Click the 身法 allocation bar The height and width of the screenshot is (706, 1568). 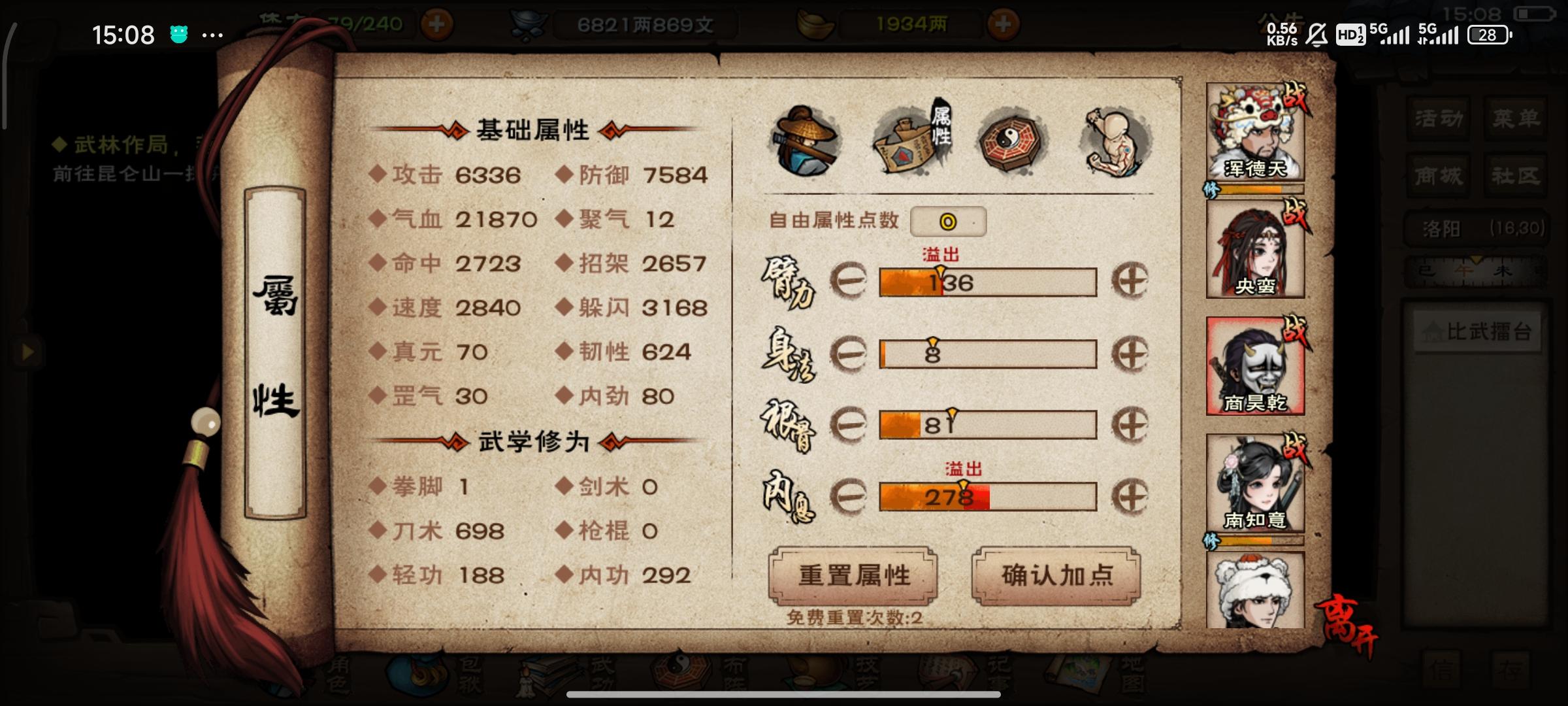pyautogui.click(x=987, y=354)
